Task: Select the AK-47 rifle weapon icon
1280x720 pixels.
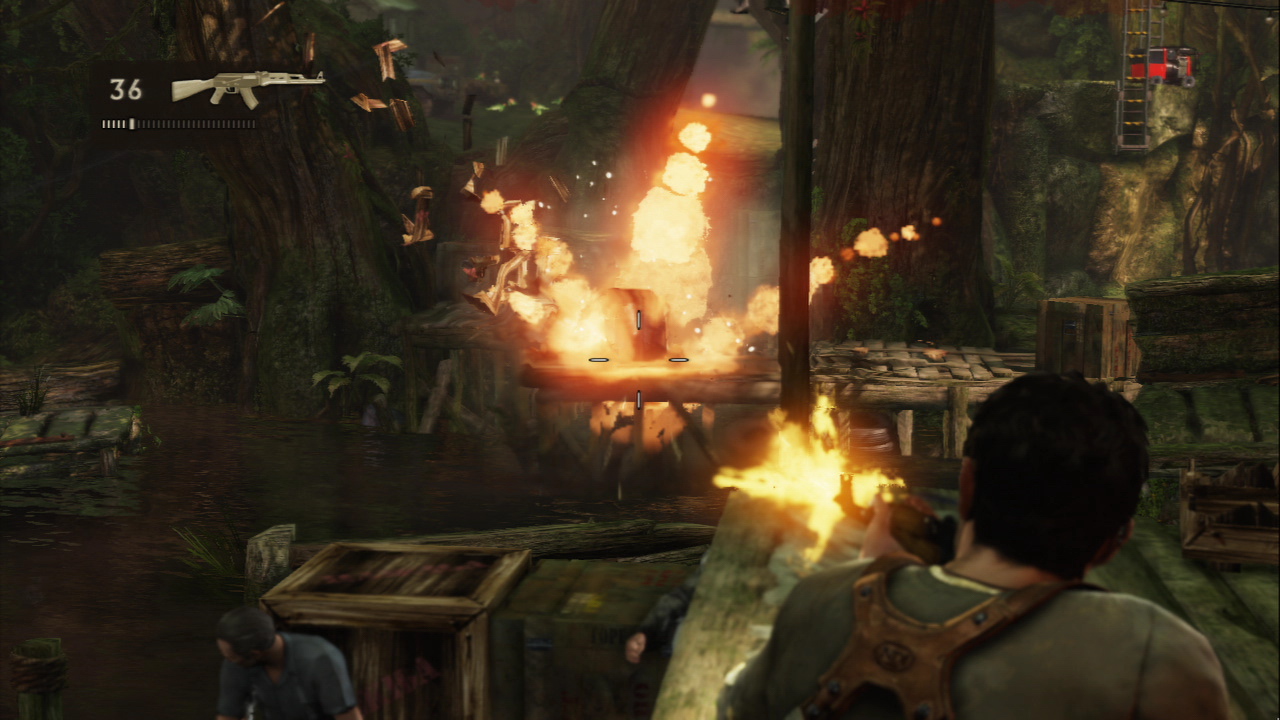Action: pyautogui.click(x=246, y=86)
